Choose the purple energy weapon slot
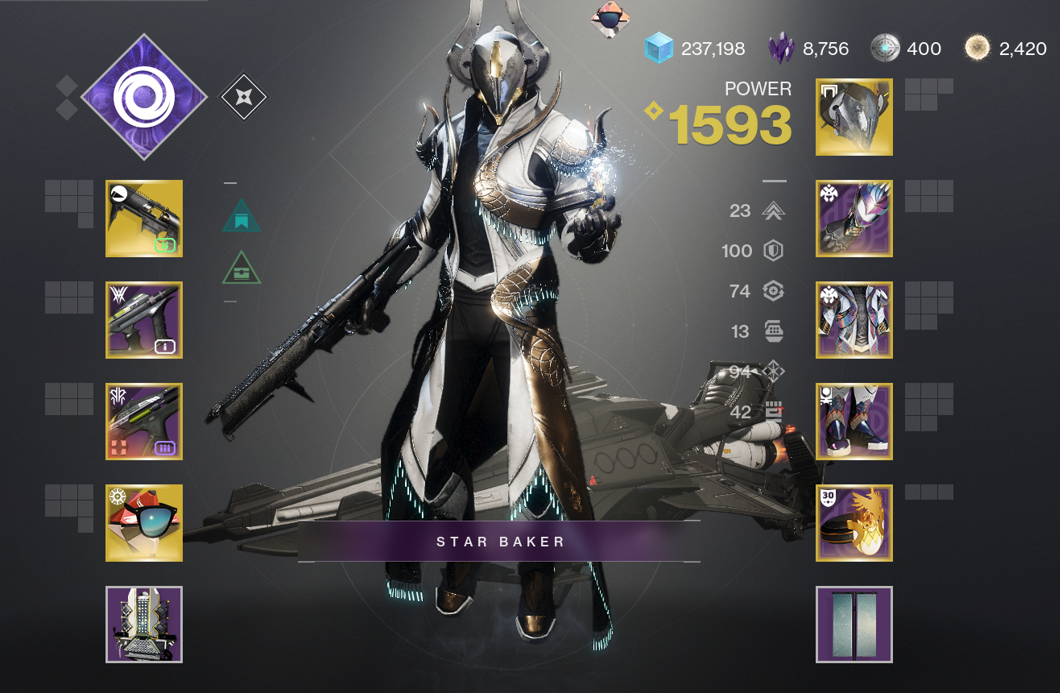This screenshot has height=693, width=1060. (x=144, y=320)
